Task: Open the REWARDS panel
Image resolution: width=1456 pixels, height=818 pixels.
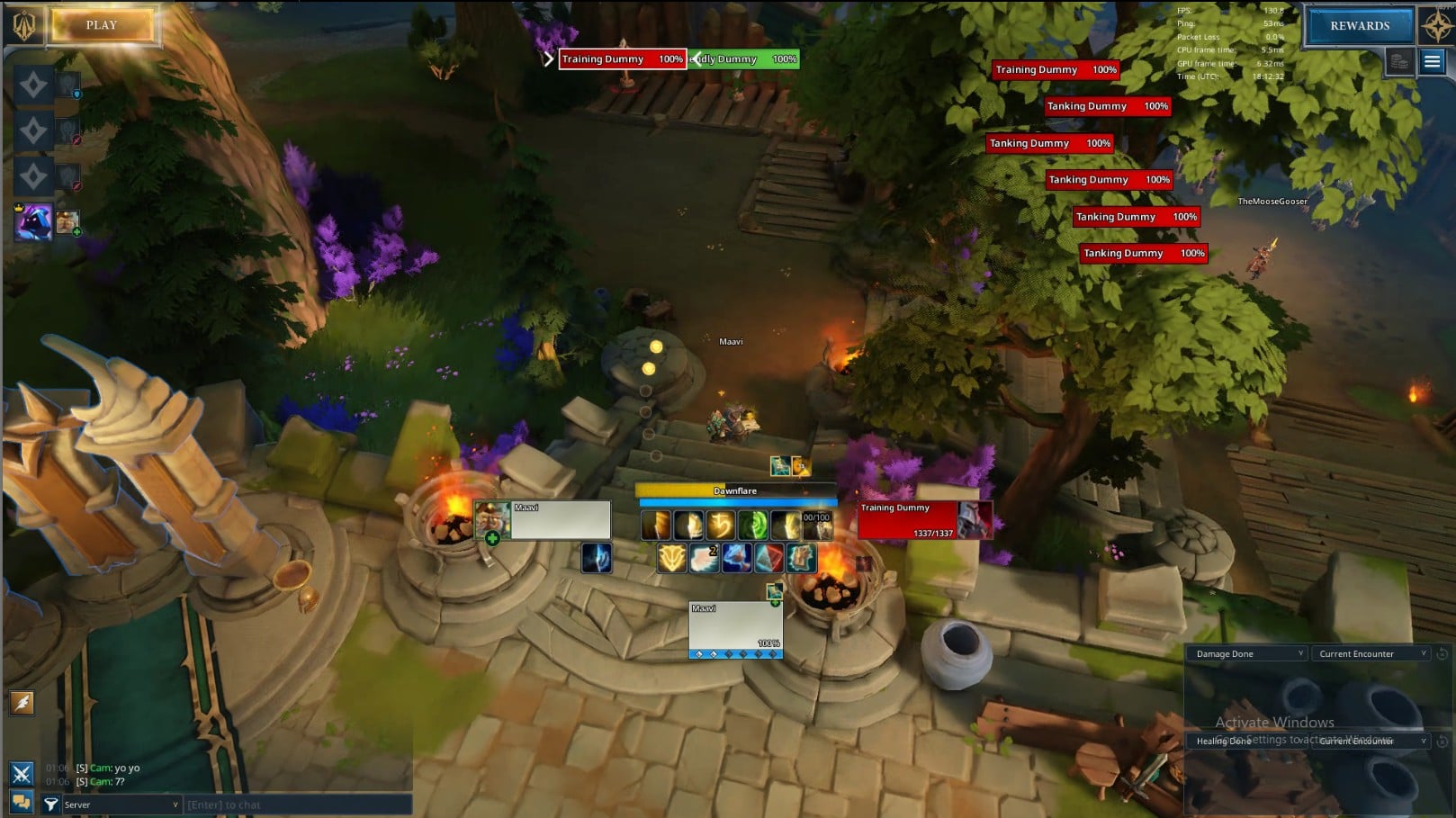Action: point(1359,26)
